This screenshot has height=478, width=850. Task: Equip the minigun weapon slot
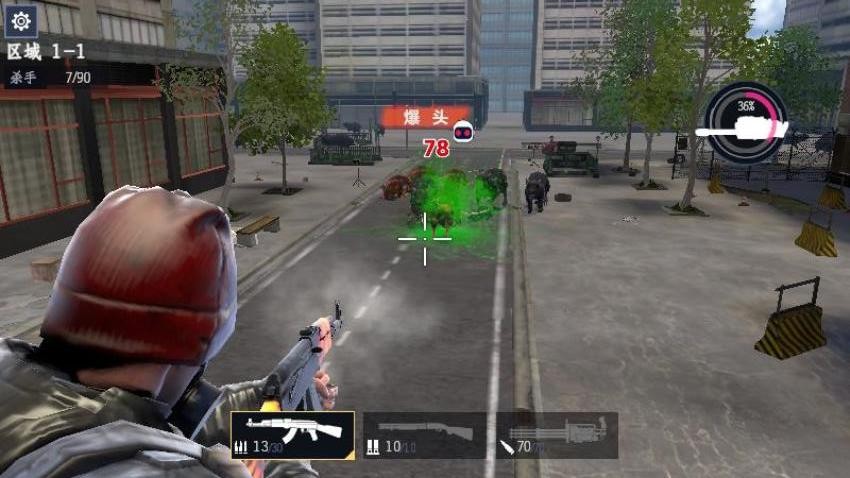coord(556,435)
